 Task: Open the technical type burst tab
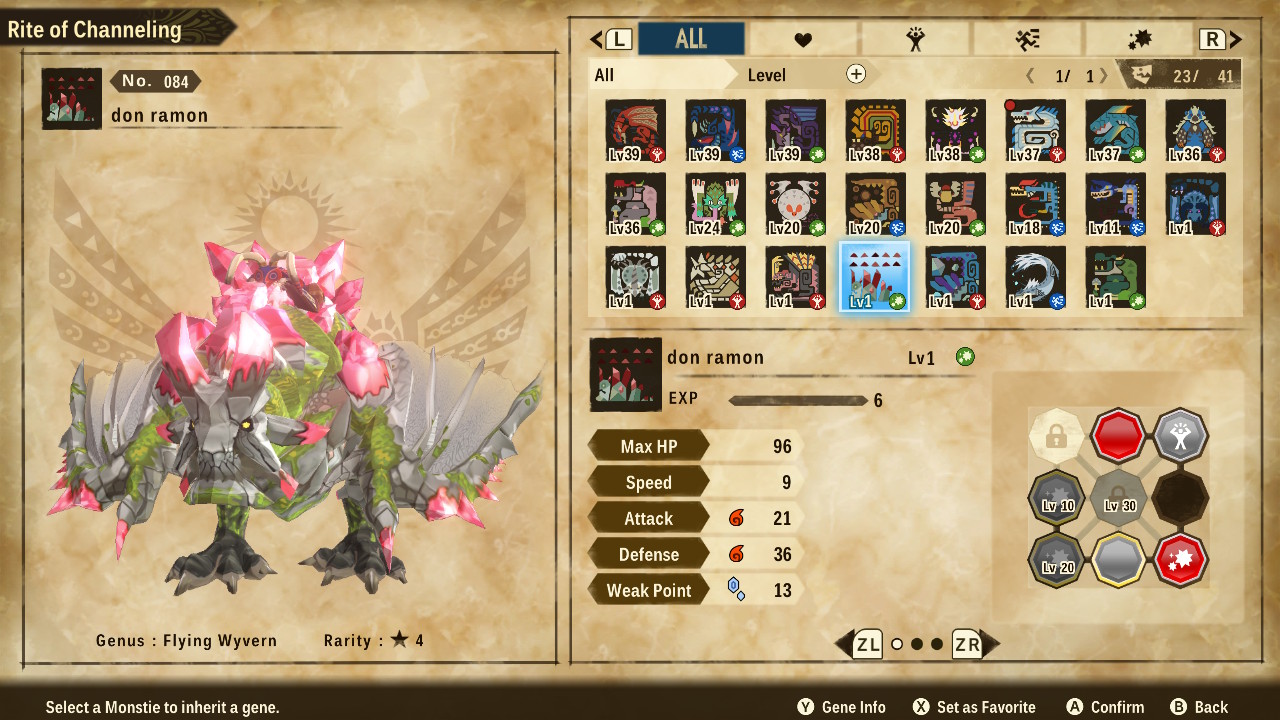(1139, 39)
